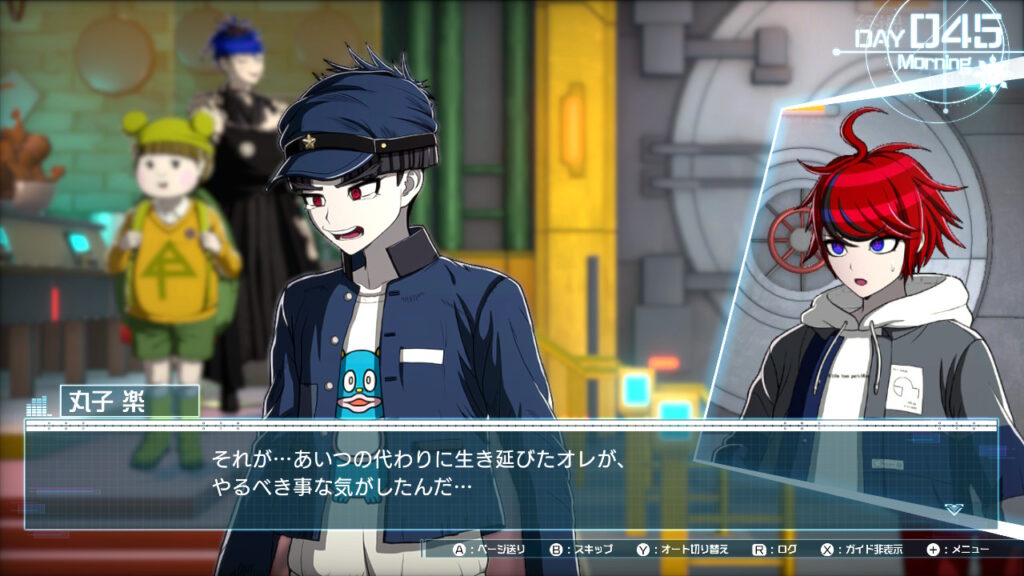
Task: Click the dialogue continue arrow indicator
Action: click(953, 509)
